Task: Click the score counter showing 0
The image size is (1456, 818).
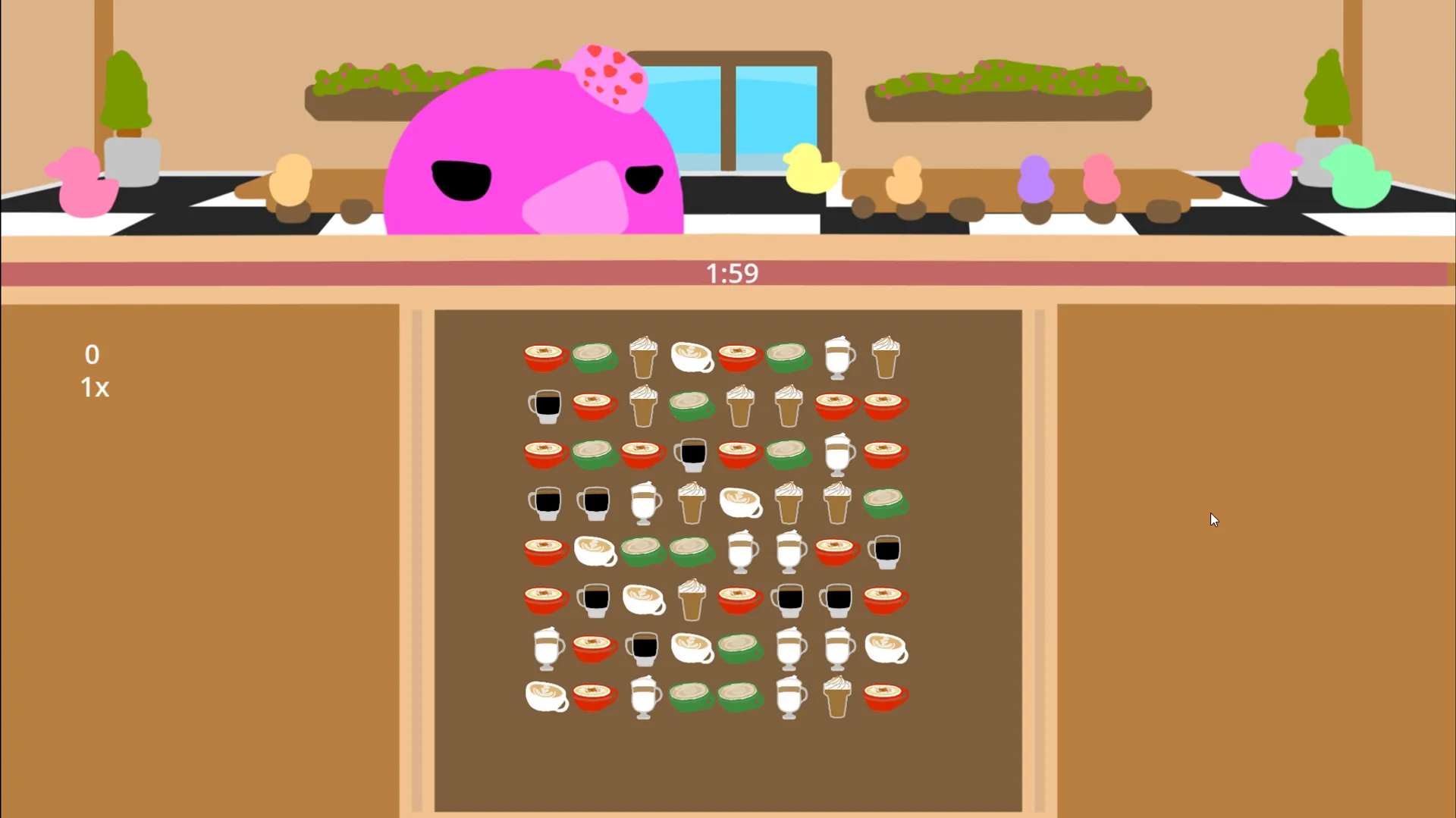Action: [92, 354]
